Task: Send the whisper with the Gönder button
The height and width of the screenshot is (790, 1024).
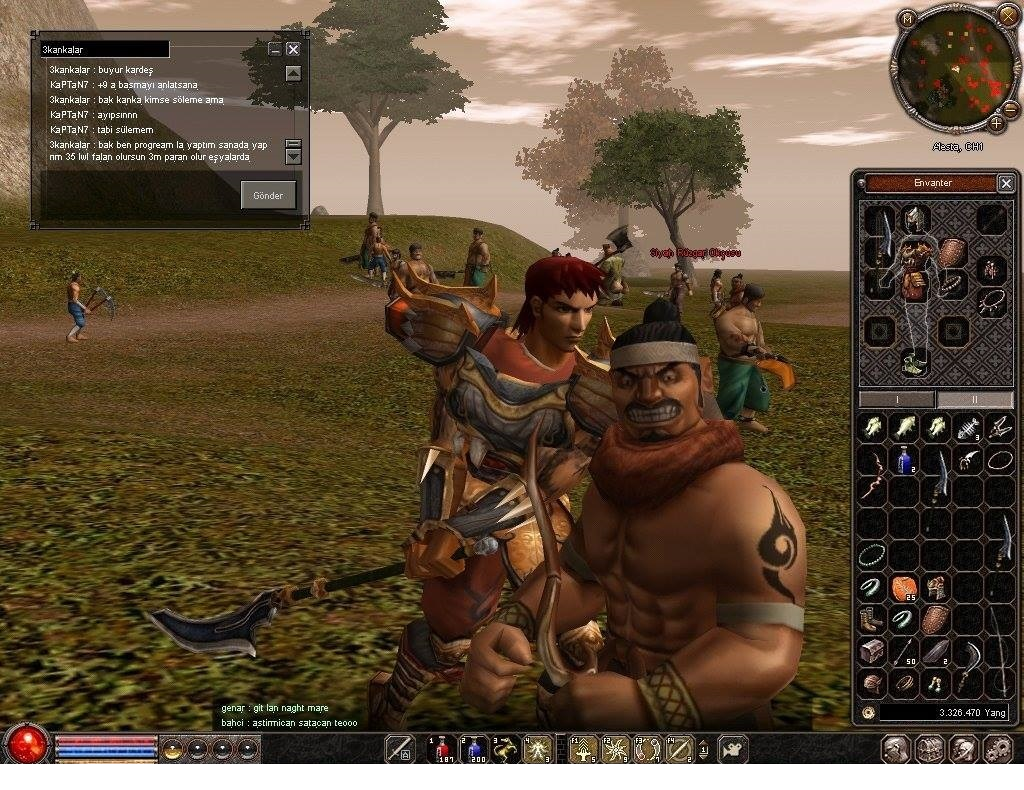Action: tap(268, 195)
